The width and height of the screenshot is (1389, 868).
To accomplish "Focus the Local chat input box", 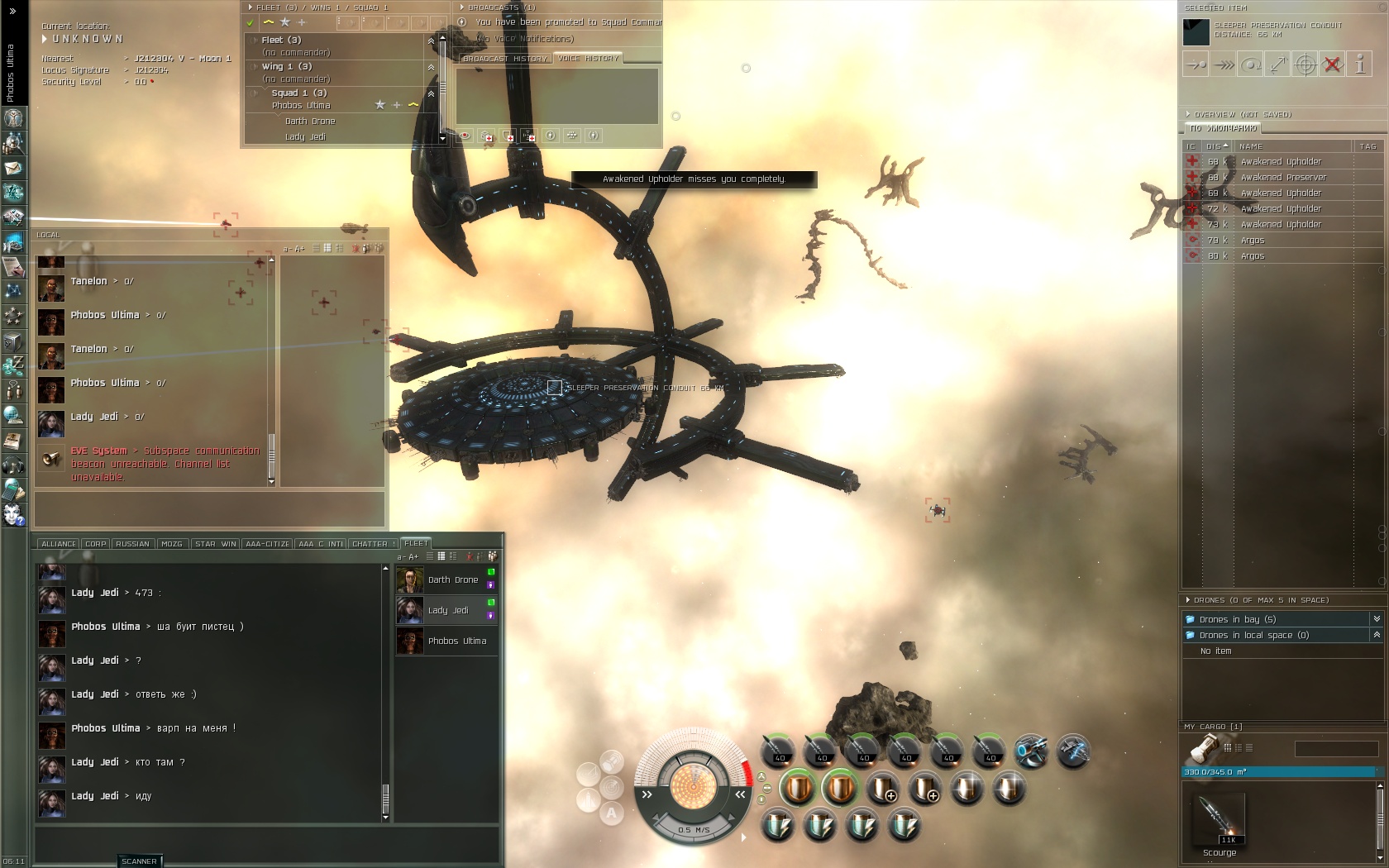I will (209, 509).
